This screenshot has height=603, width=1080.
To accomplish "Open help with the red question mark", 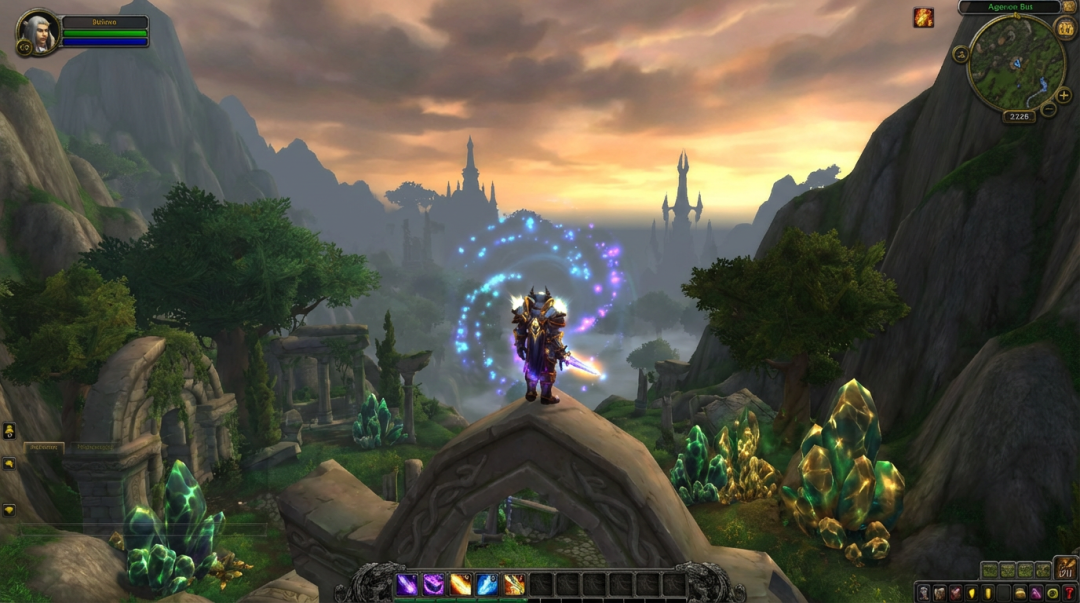I will tap(1068, 593).
